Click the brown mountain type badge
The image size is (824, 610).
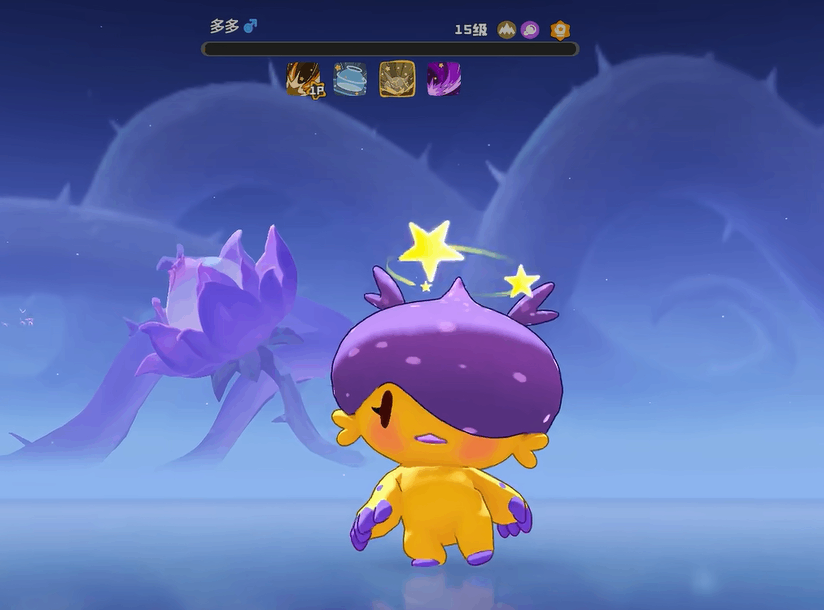[507, 30]
